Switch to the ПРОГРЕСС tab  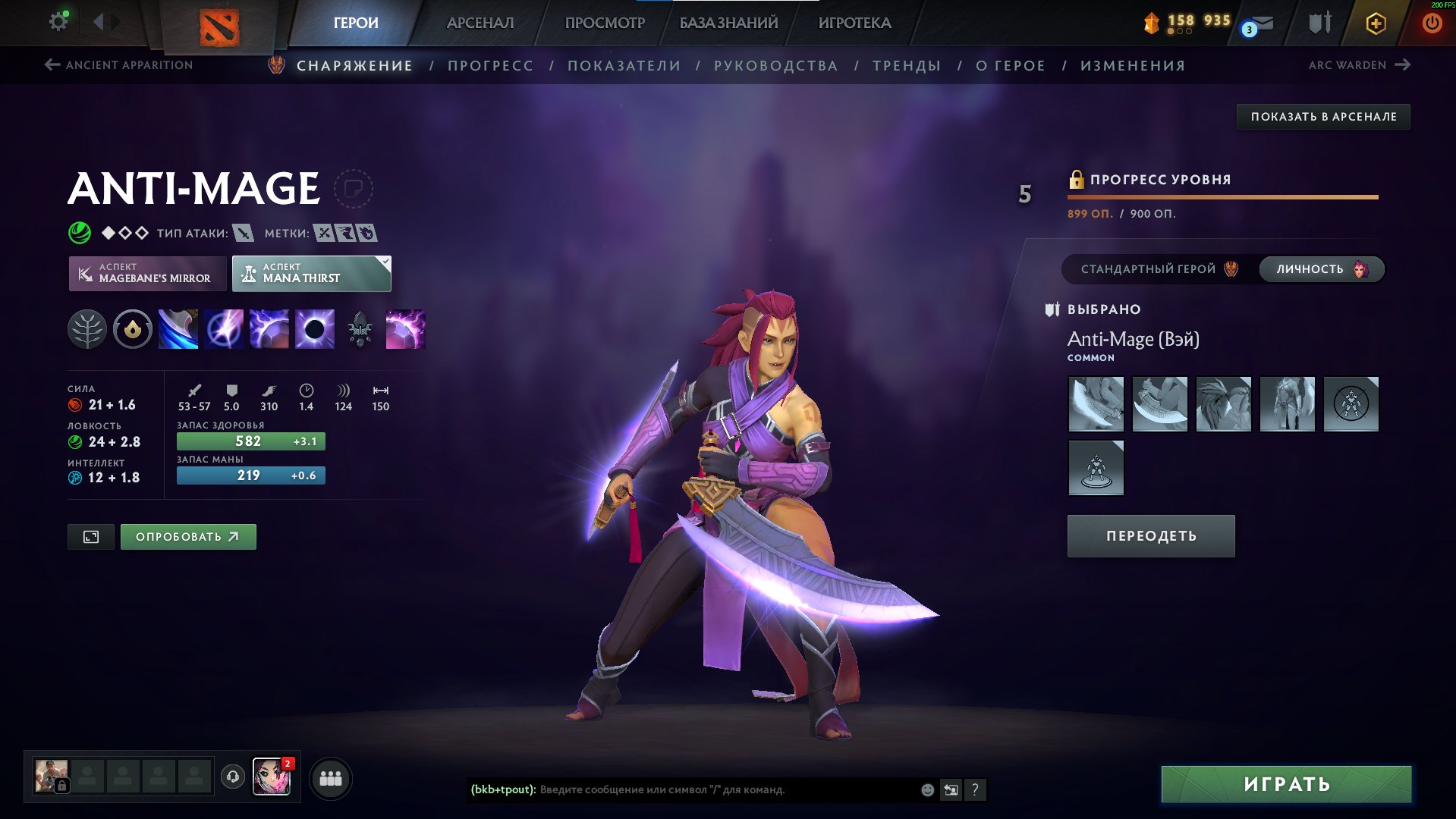click(490, 65)
